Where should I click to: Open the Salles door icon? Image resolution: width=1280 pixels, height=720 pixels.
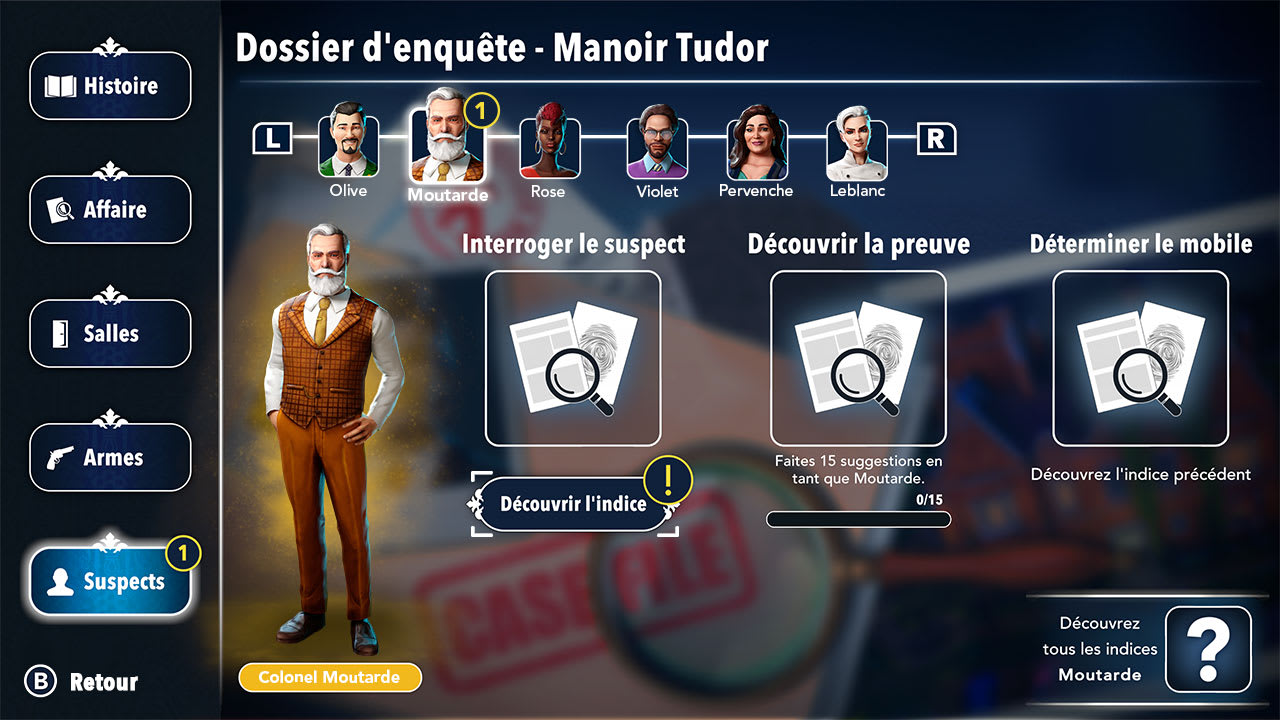(x=110, y=333)
